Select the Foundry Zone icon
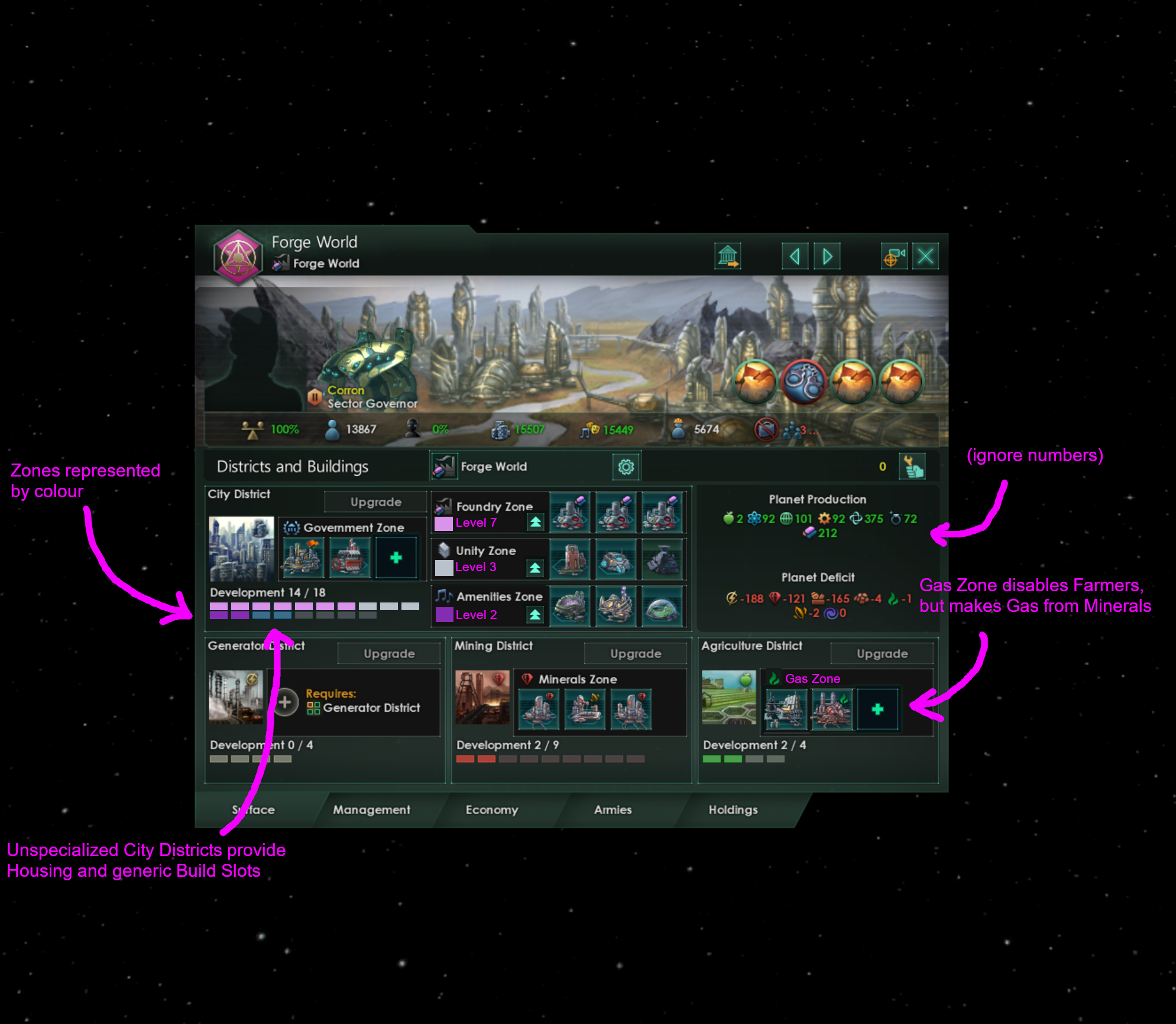The image size is (1176, 1024). tap(442, 507)
